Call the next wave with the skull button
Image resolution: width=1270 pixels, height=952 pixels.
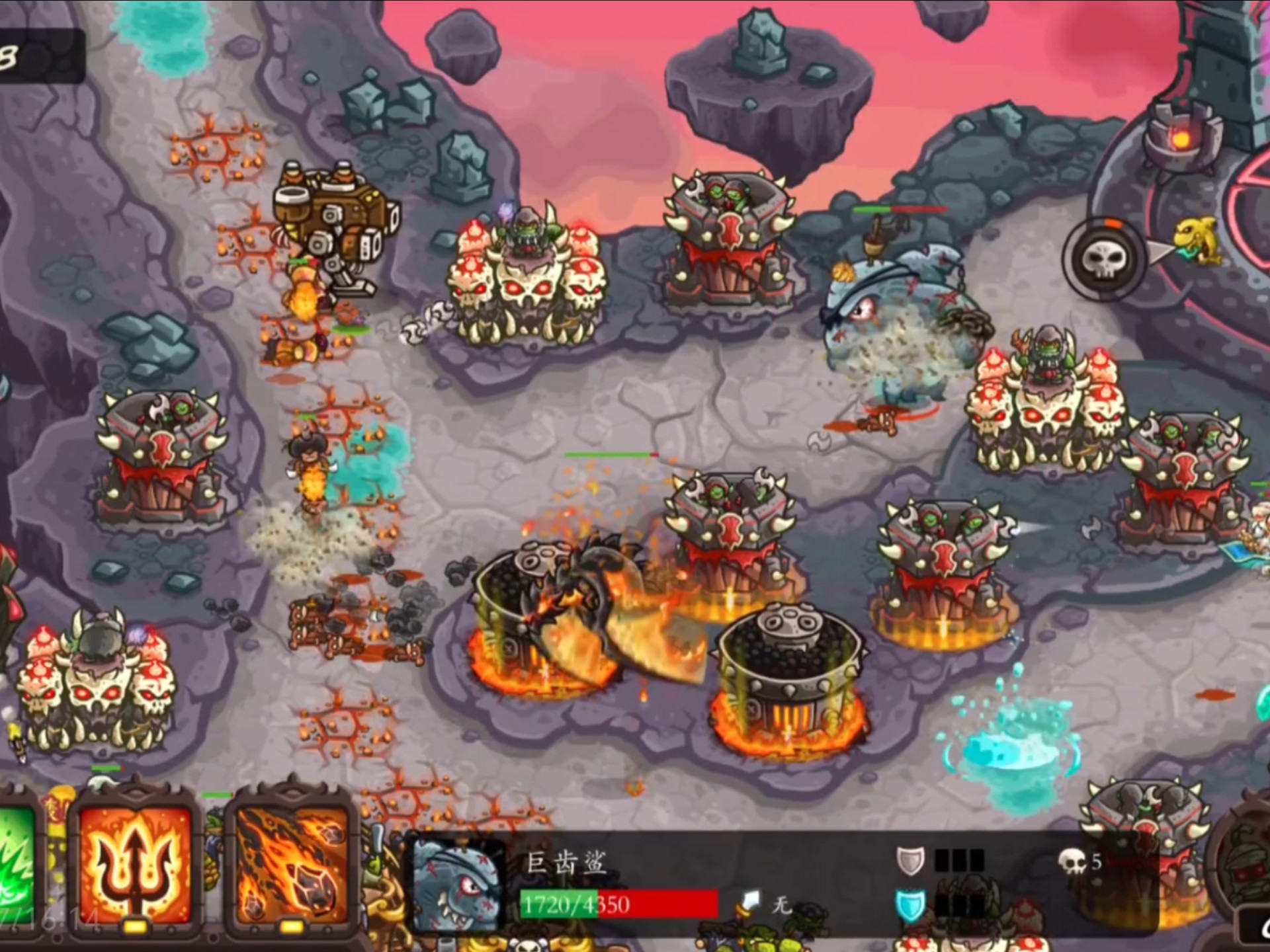coord(1103,260)
